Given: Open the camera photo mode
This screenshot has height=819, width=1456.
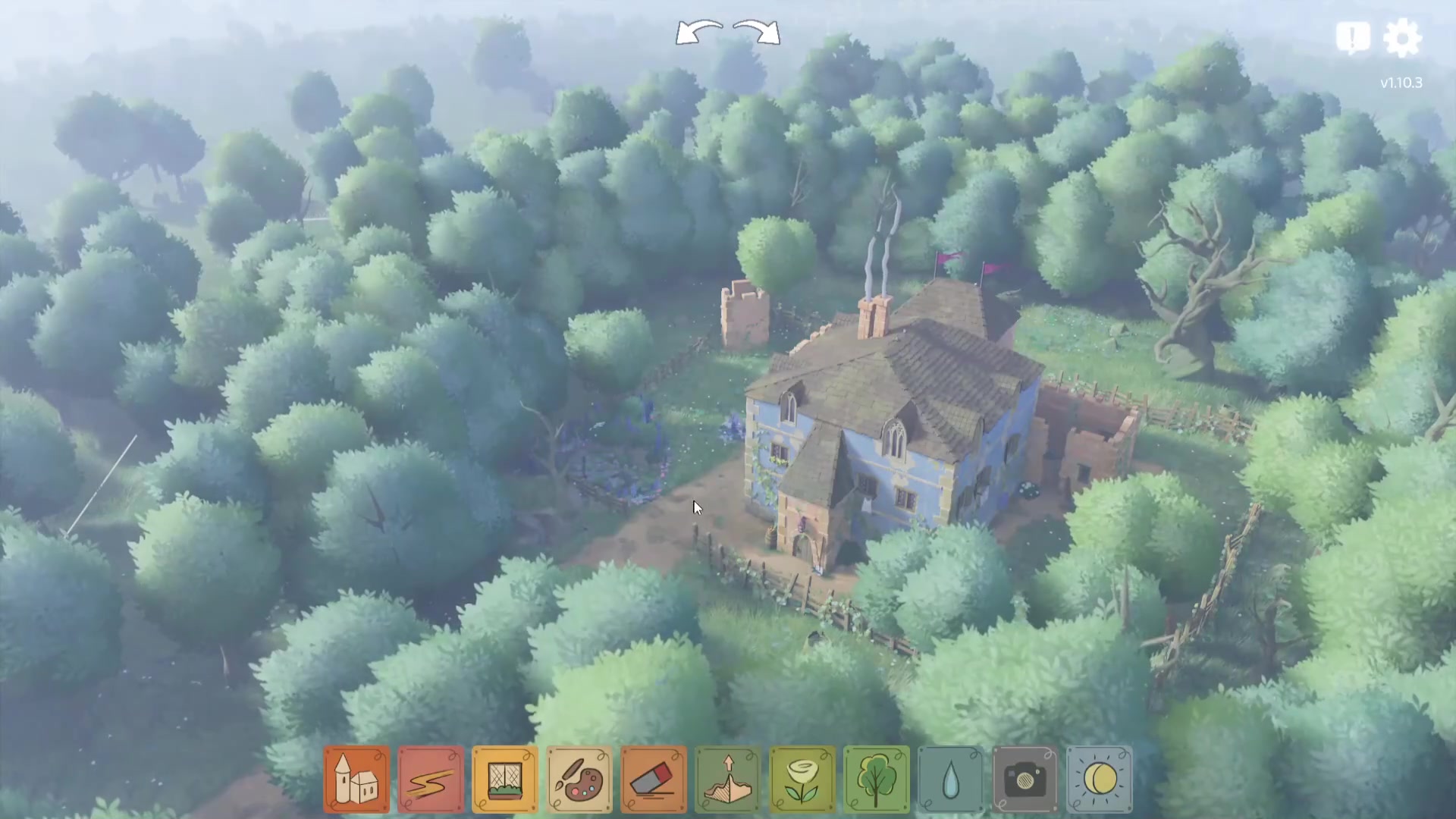Looking at the screenshot, I should (x=1025, y=780).
